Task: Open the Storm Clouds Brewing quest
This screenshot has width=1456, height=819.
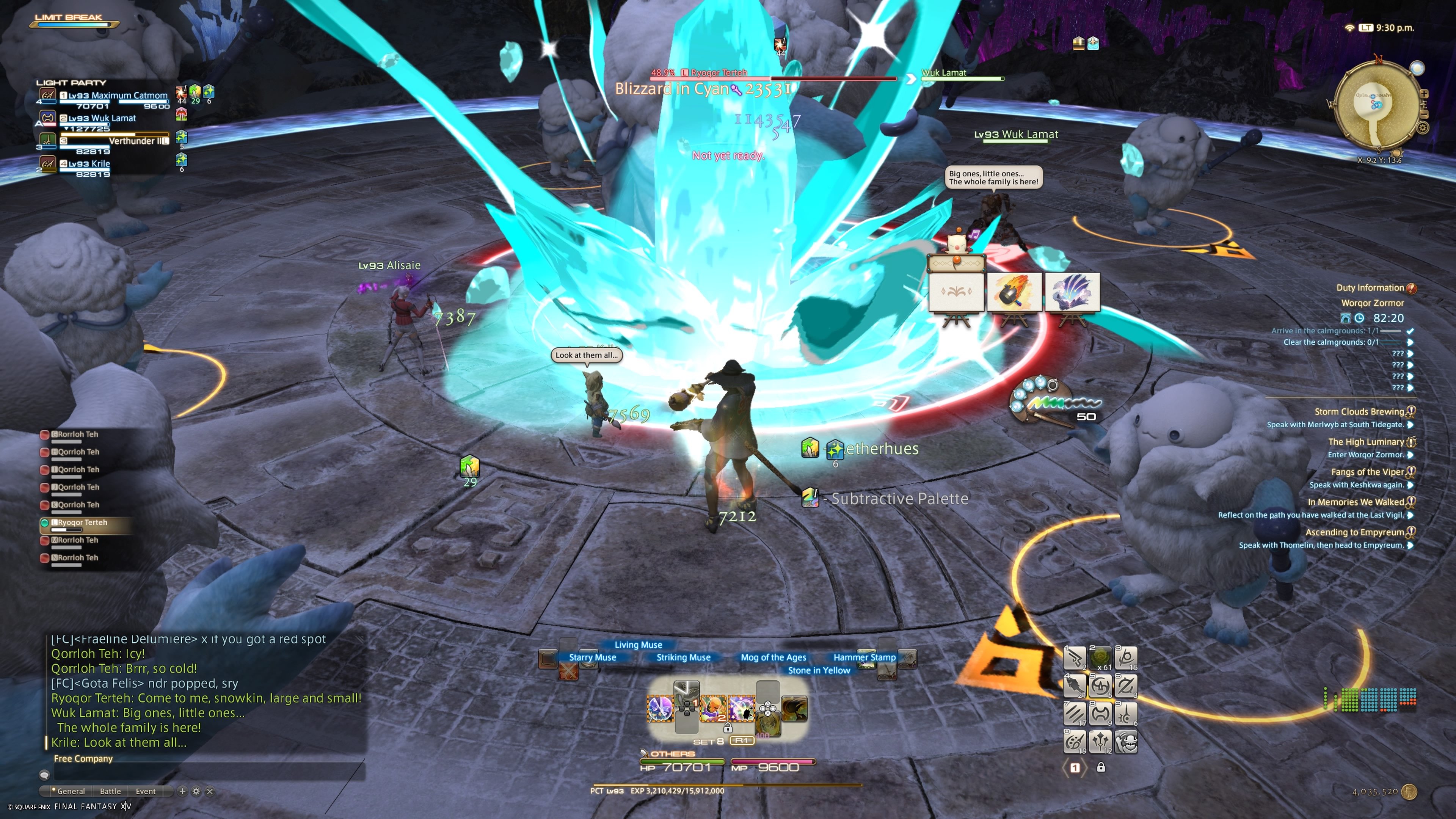Action: pyautogui.click(x=1359, y=412)
